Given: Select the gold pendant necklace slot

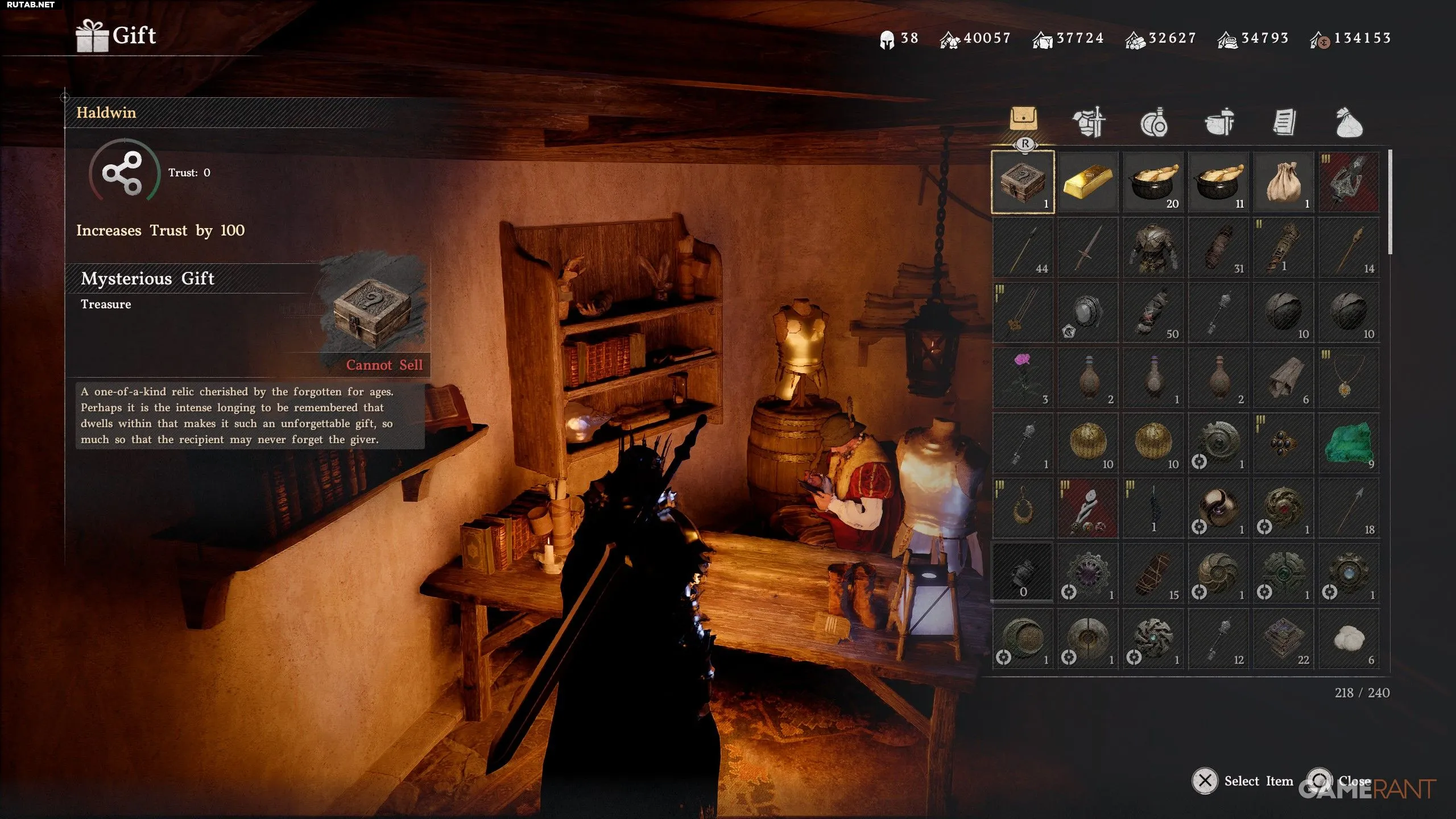Looking at the screenshot, I should pyautogui.click(x=1349, y=378).
